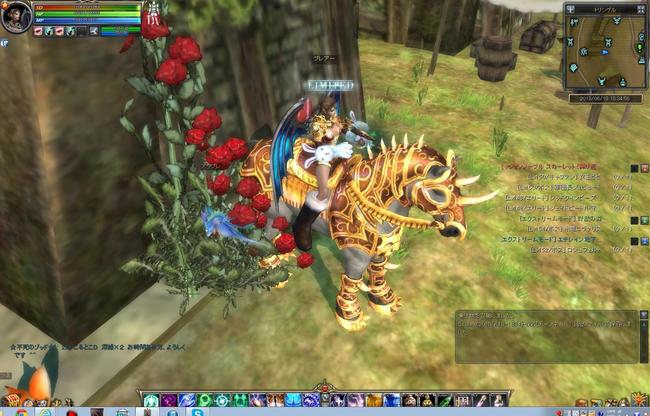
Task: Open the minimap
Action: click(605, 53)
